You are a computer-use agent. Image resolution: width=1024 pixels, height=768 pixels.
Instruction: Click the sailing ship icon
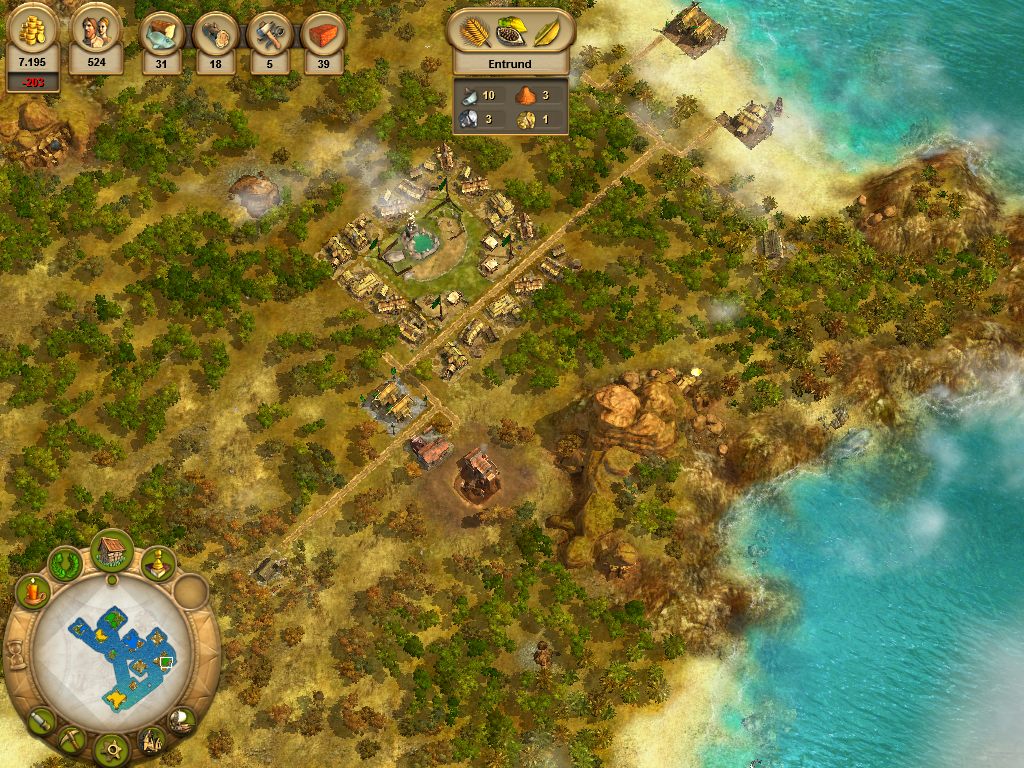(181, 719)
